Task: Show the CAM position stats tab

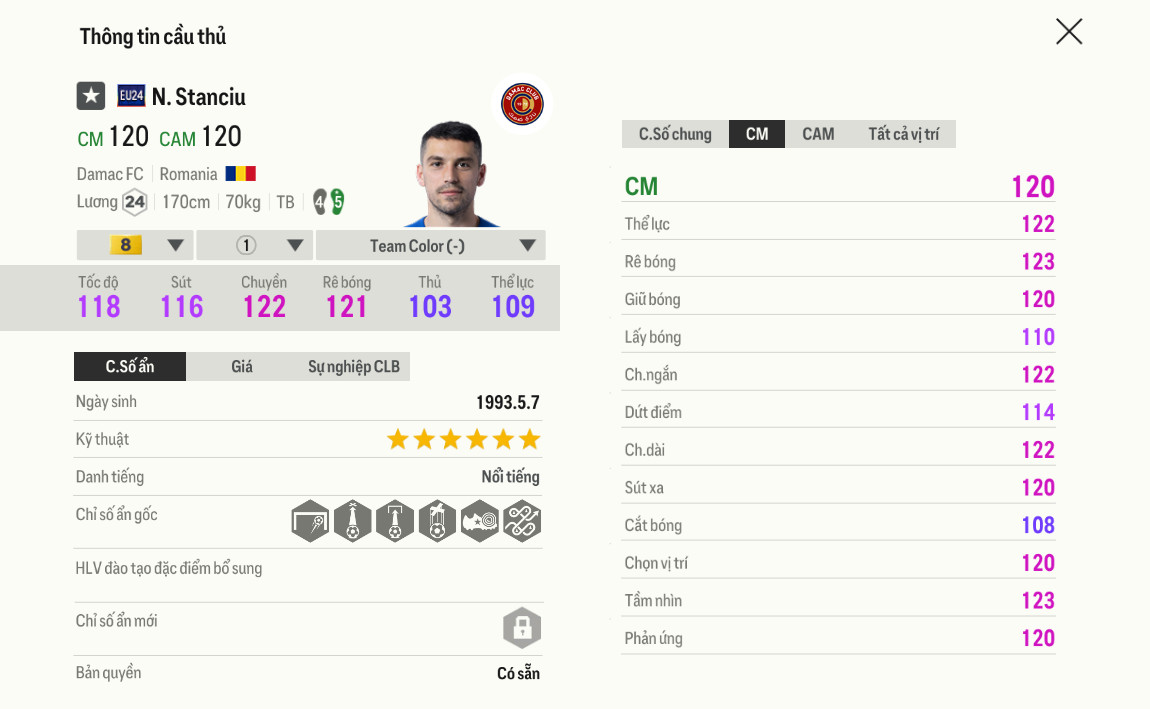Action: coord(817,134)
